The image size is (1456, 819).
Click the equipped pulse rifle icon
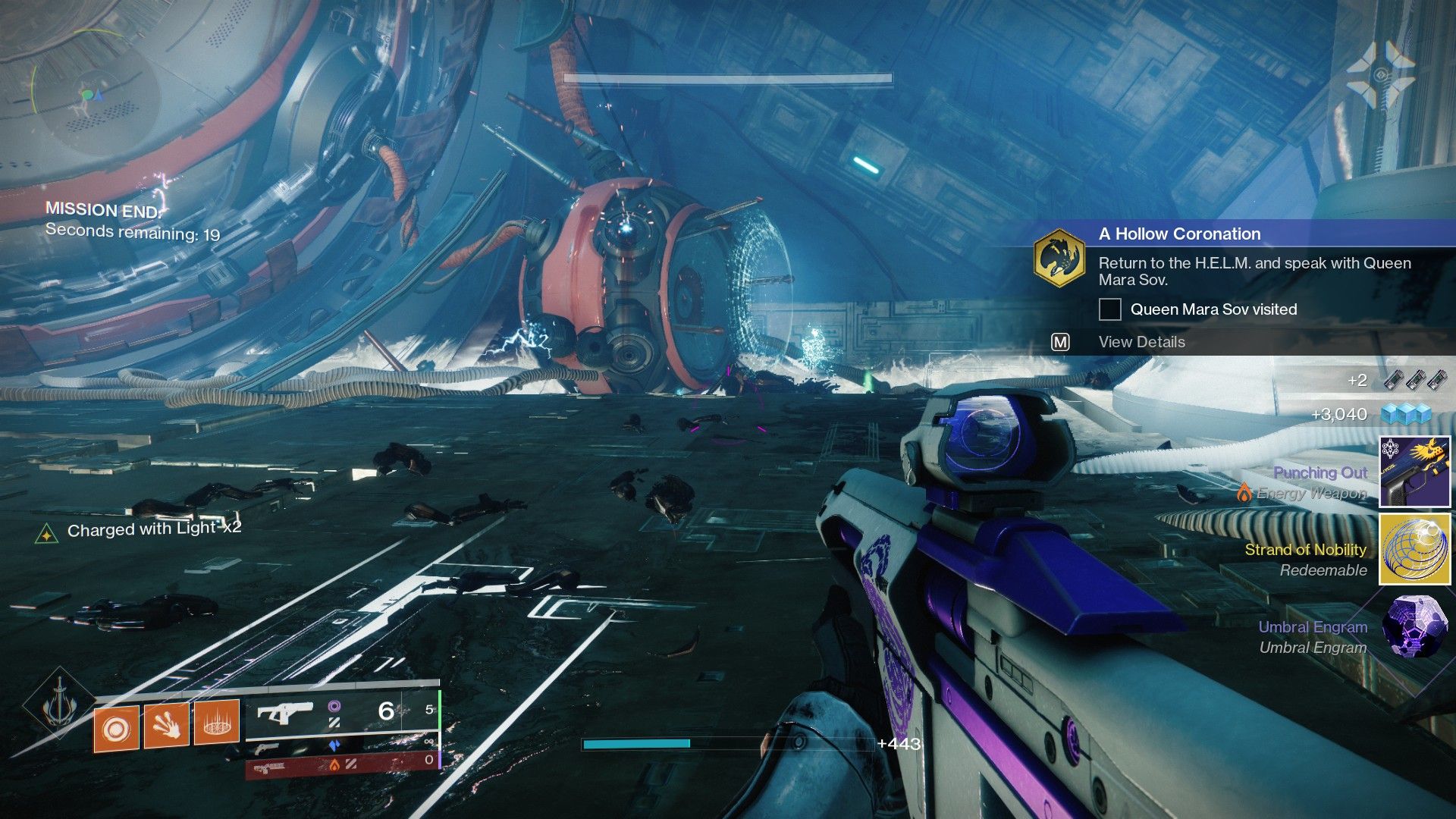[286, 713]
